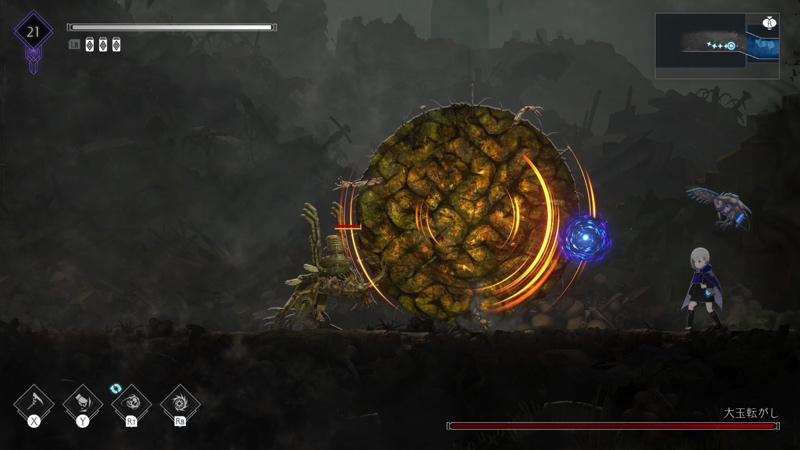Screen dimensions: 800x450
Task: Use the swirling orb skill icon
Action: click(x=131, y=403)
